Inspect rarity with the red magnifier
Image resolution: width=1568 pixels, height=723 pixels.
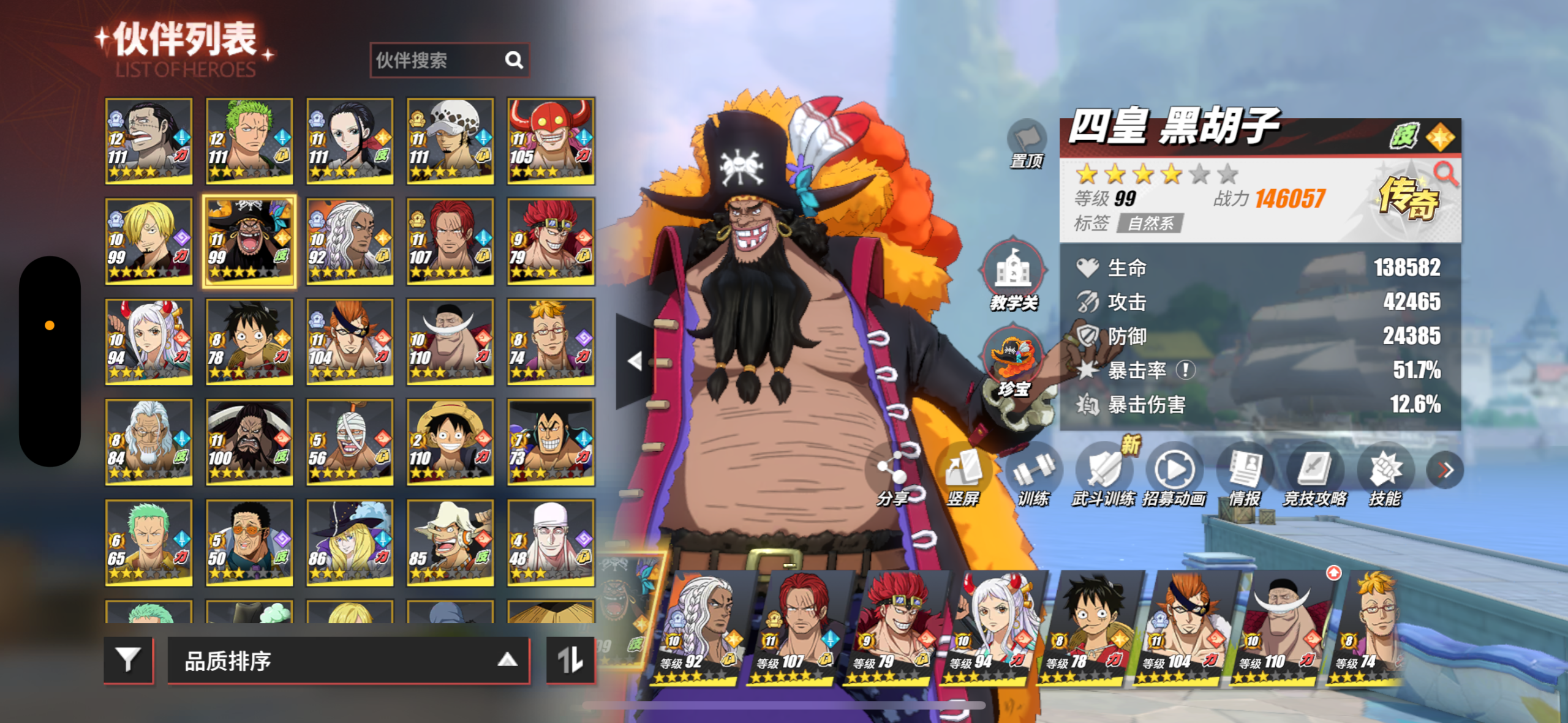tap(1445, 173)
